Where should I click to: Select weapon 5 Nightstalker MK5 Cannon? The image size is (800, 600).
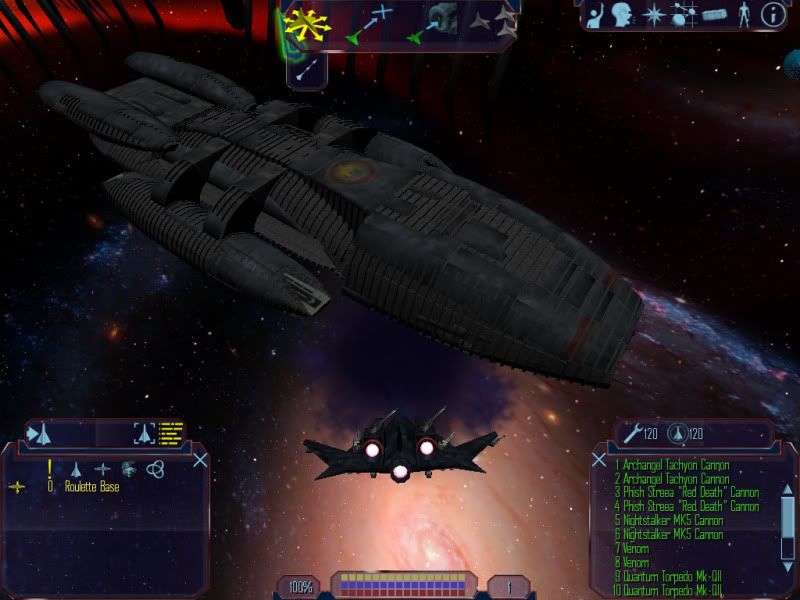coord(668,521)
